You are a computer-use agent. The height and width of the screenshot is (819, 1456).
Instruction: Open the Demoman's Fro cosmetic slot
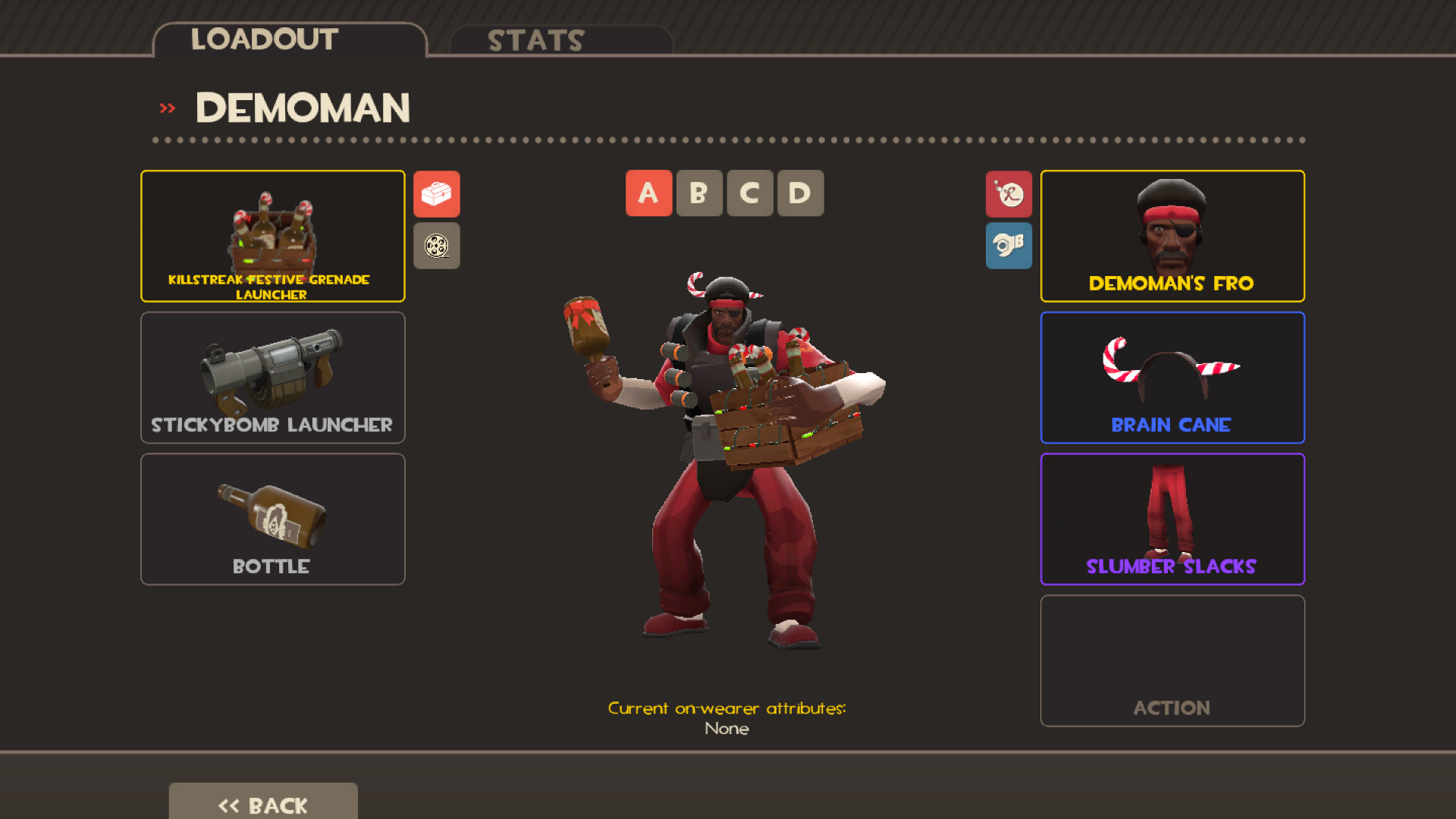pos(1172,236)
